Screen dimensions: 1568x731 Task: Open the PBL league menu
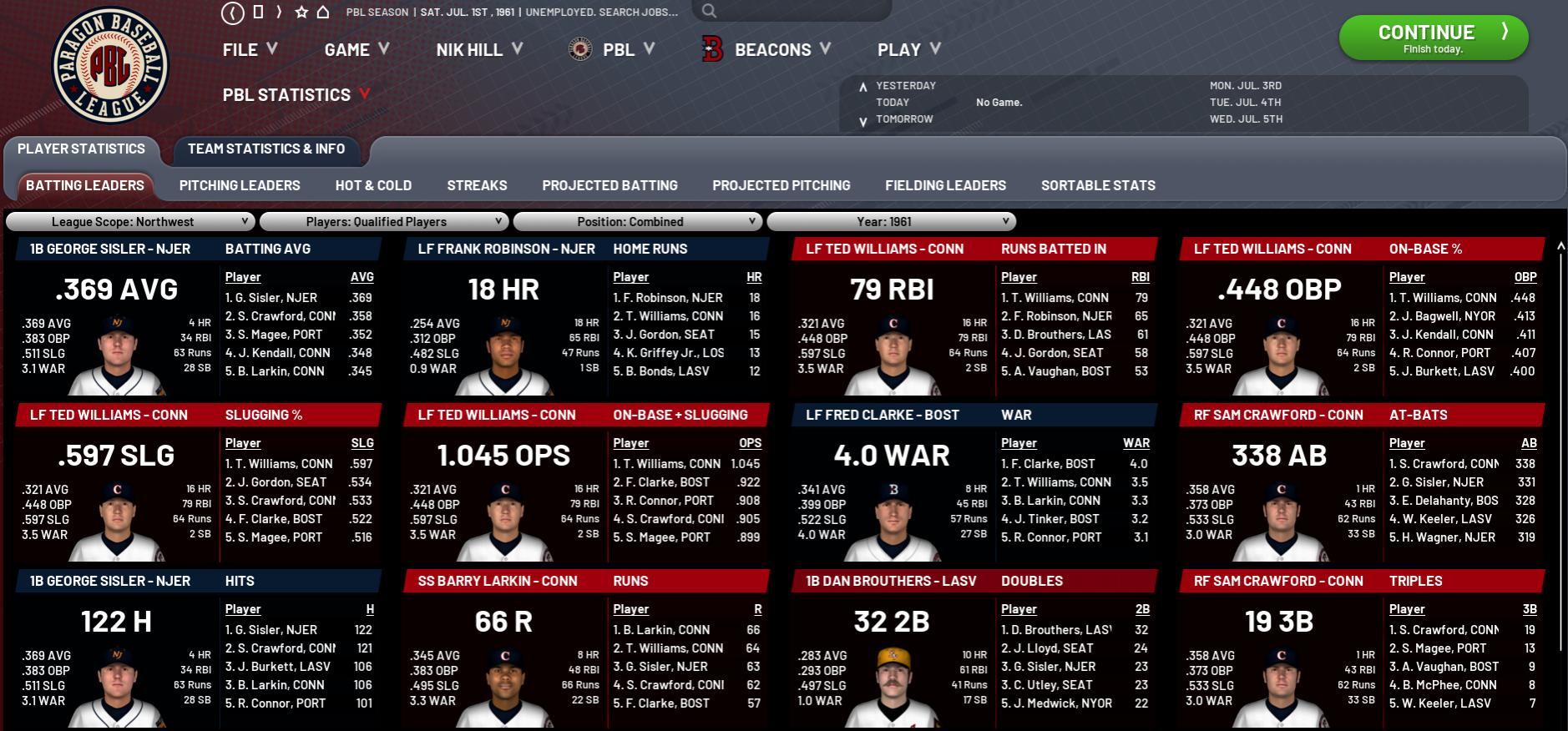(618, 50)
